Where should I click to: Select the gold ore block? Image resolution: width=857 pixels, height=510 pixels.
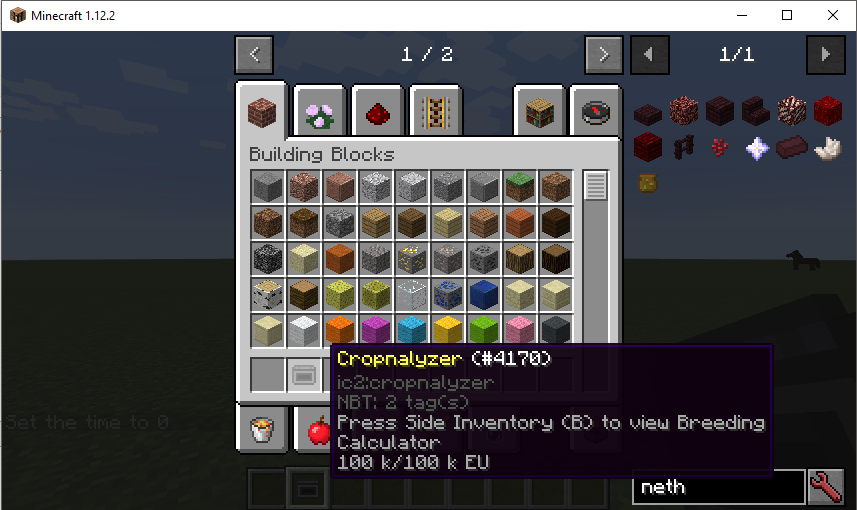coord(410,258)
